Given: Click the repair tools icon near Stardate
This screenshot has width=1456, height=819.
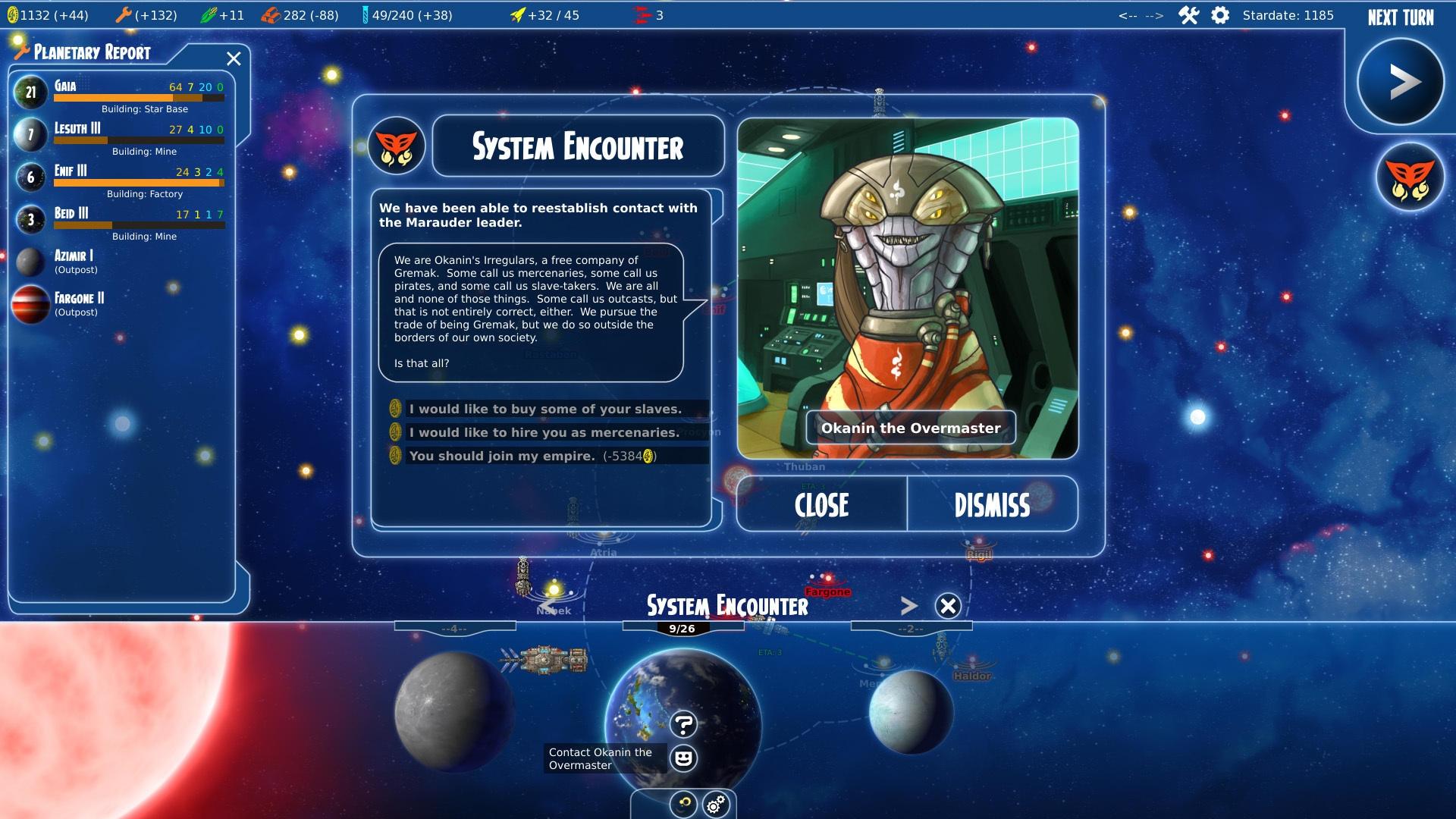Looking at the screenshot, I should tap(1187, 14).
